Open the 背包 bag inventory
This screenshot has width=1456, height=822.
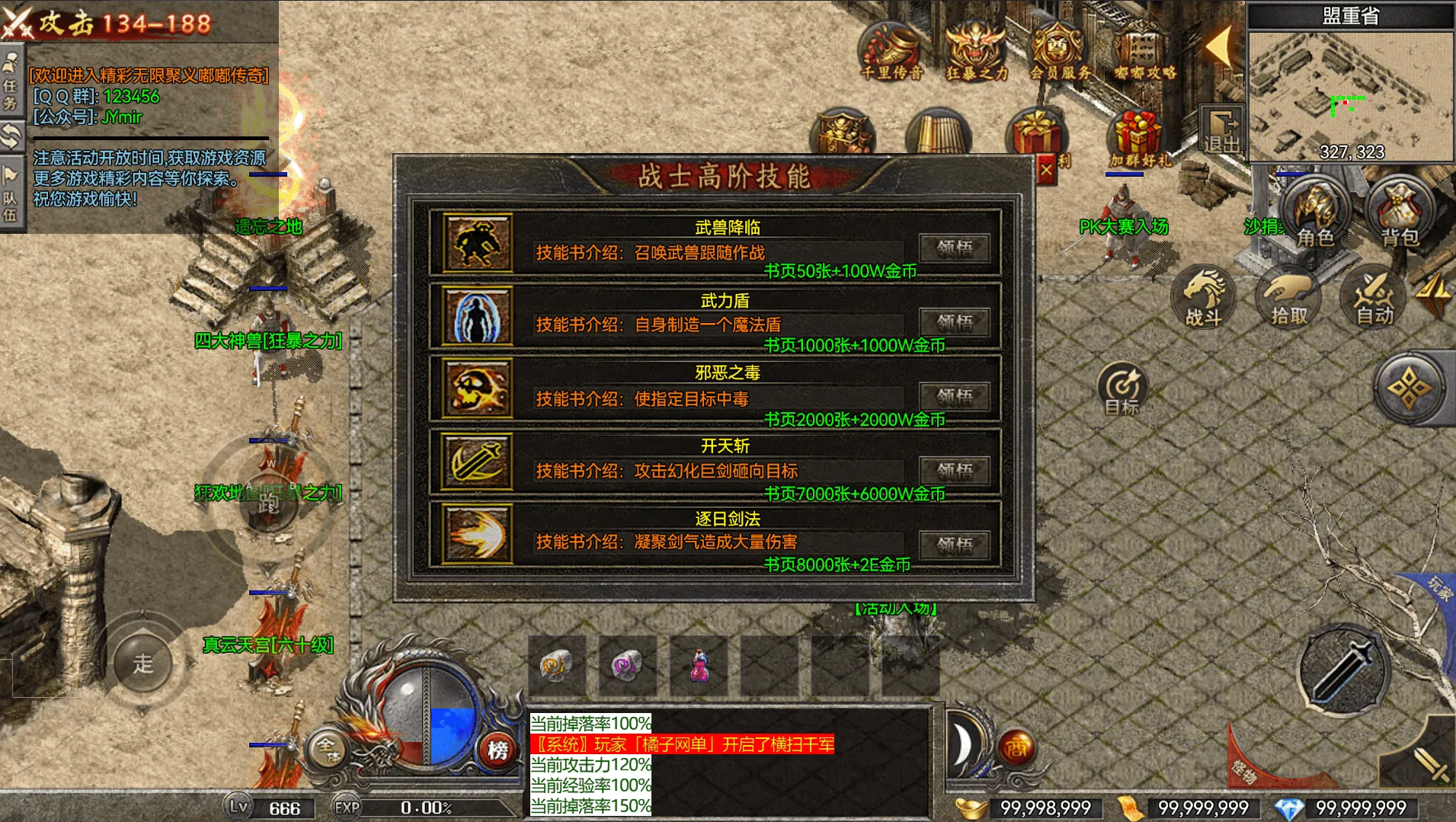1399,213
